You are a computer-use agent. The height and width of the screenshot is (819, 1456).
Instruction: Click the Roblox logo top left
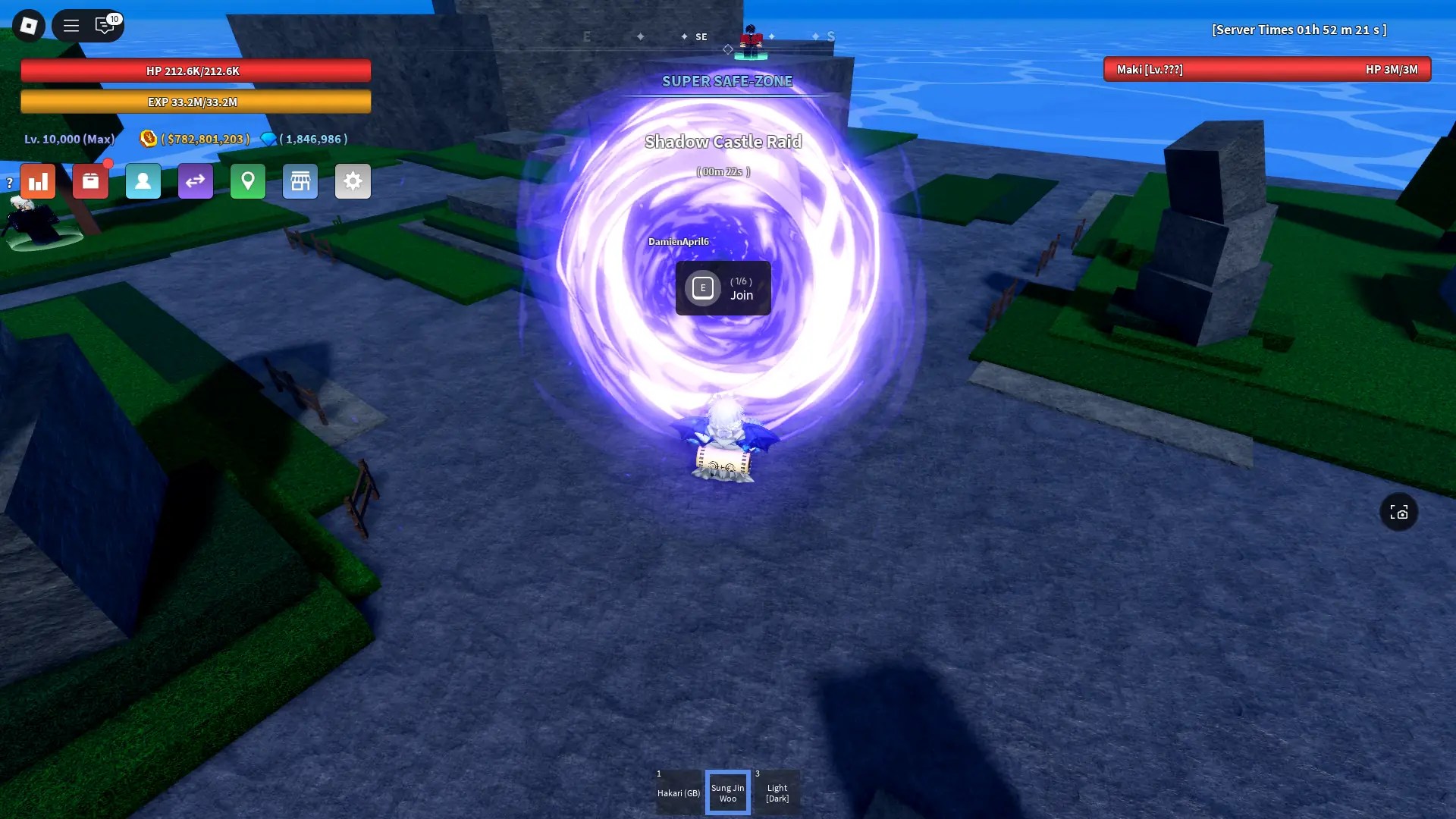point(29,25)
